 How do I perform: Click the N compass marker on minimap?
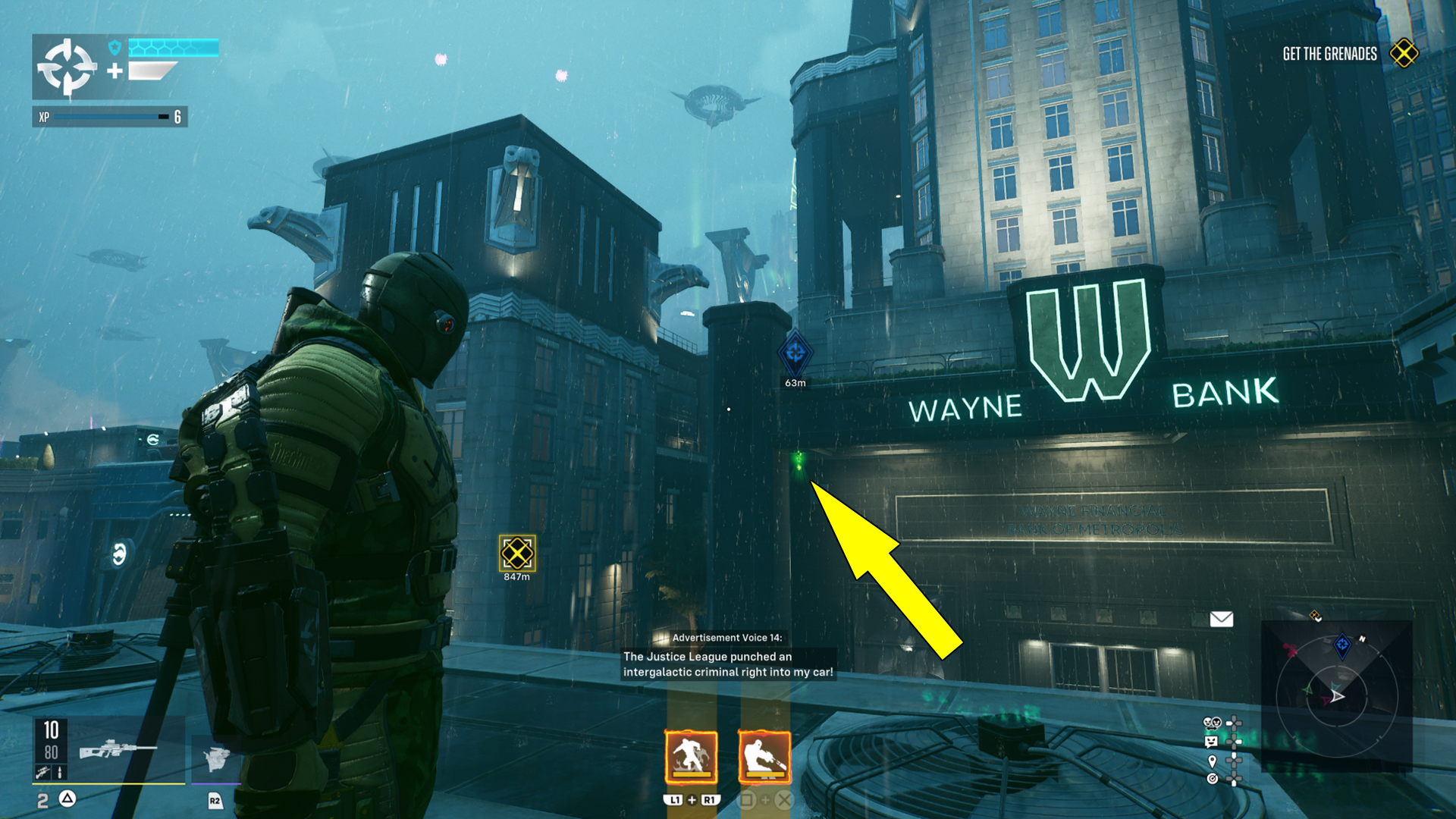1363,638
